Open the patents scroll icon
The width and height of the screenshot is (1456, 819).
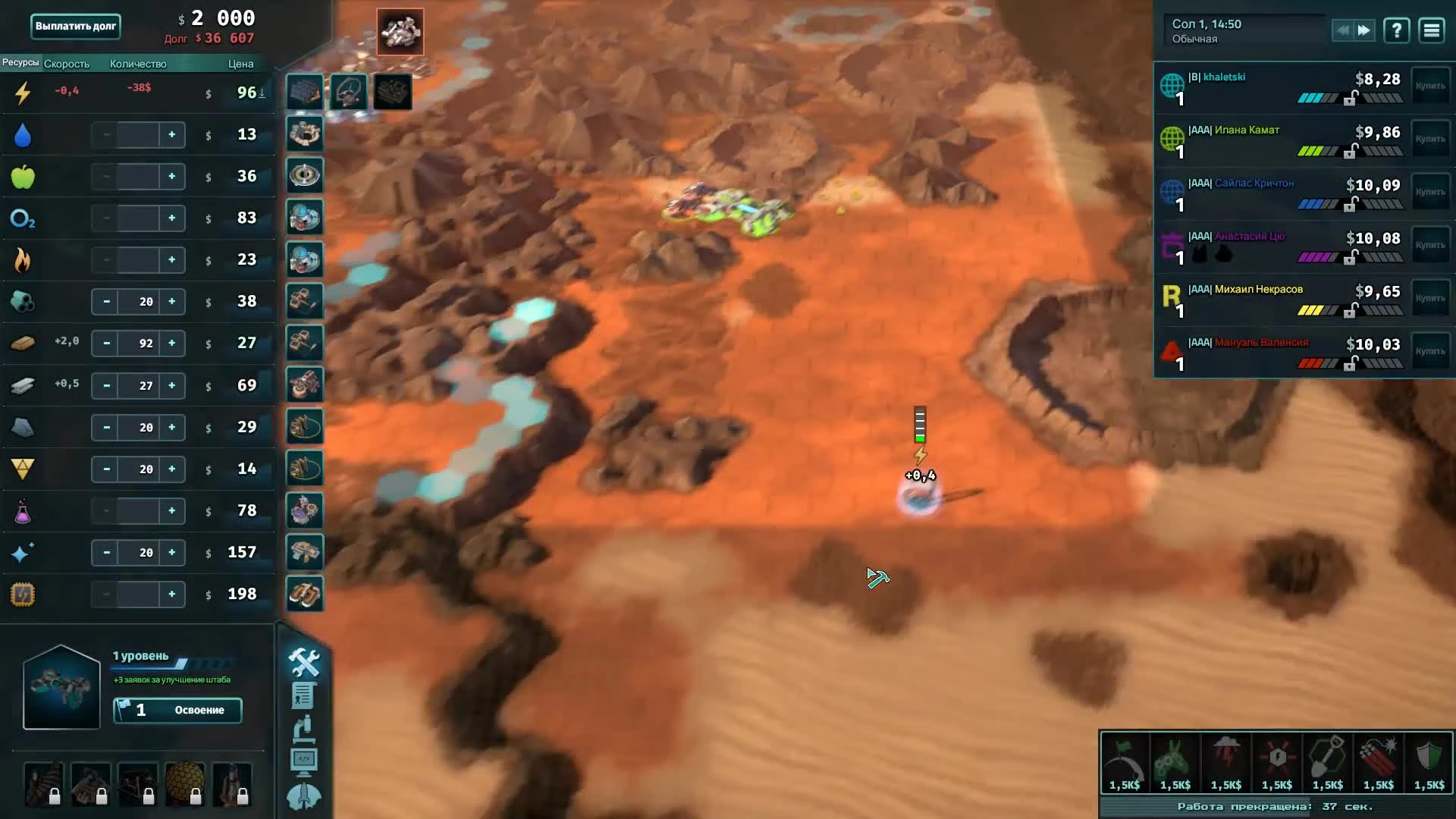305,695
